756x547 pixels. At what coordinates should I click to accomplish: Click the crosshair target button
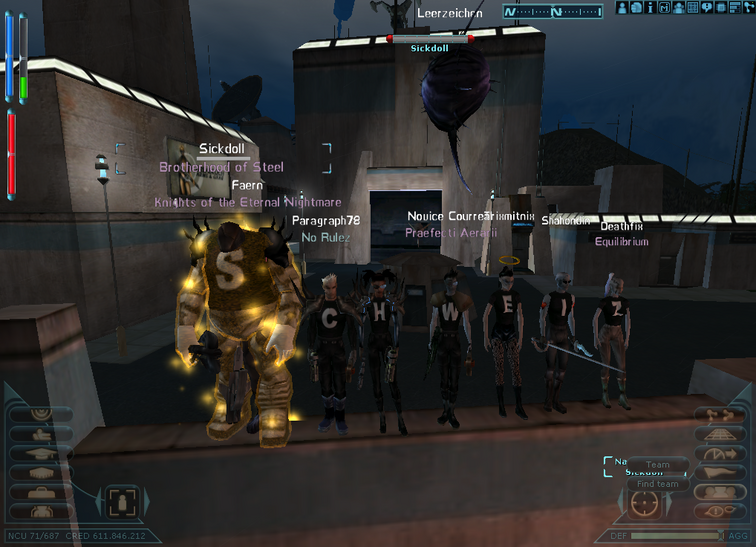645,501
